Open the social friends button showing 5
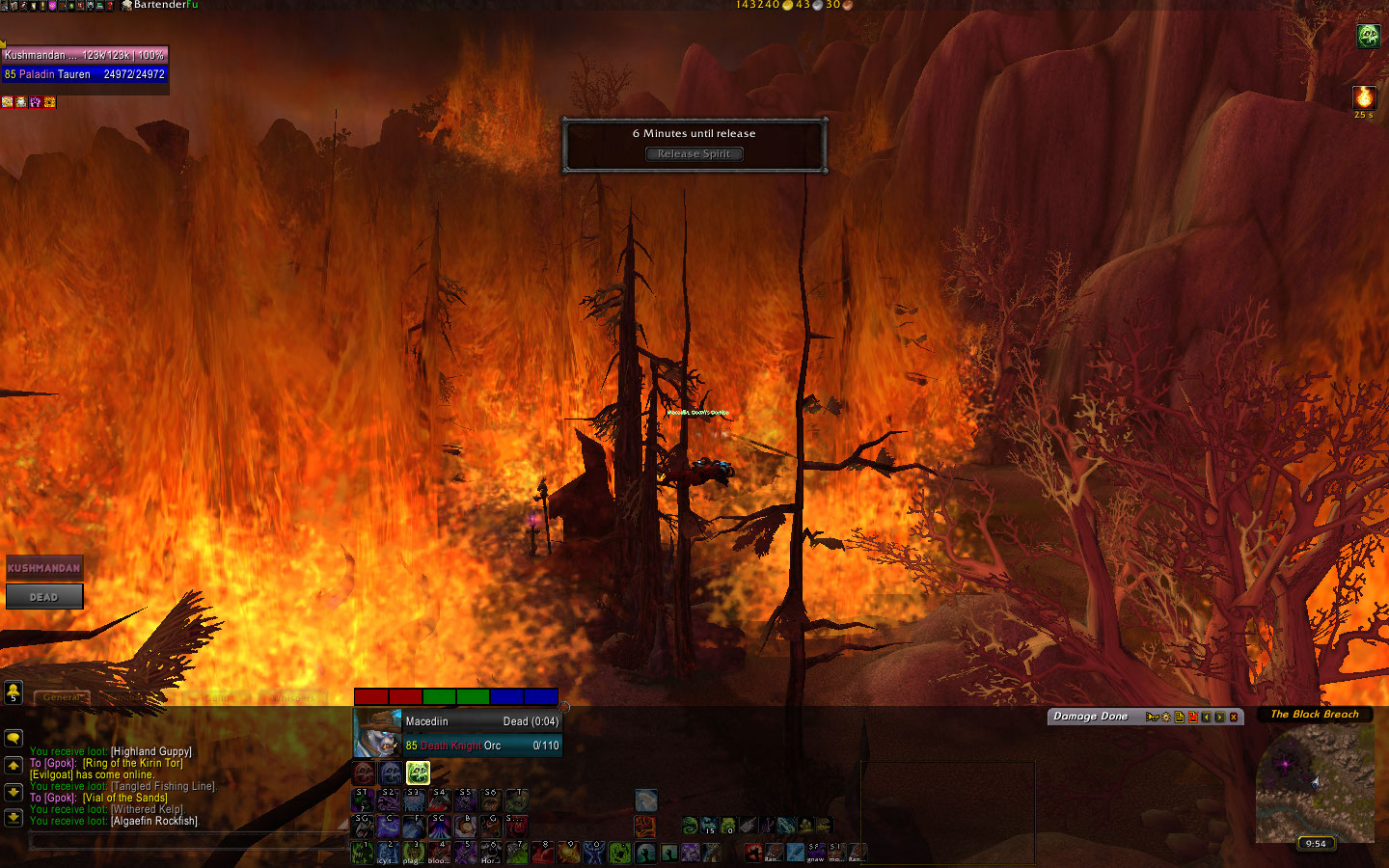The height and width of the screenshot is (868, 1389). [14, 692]
